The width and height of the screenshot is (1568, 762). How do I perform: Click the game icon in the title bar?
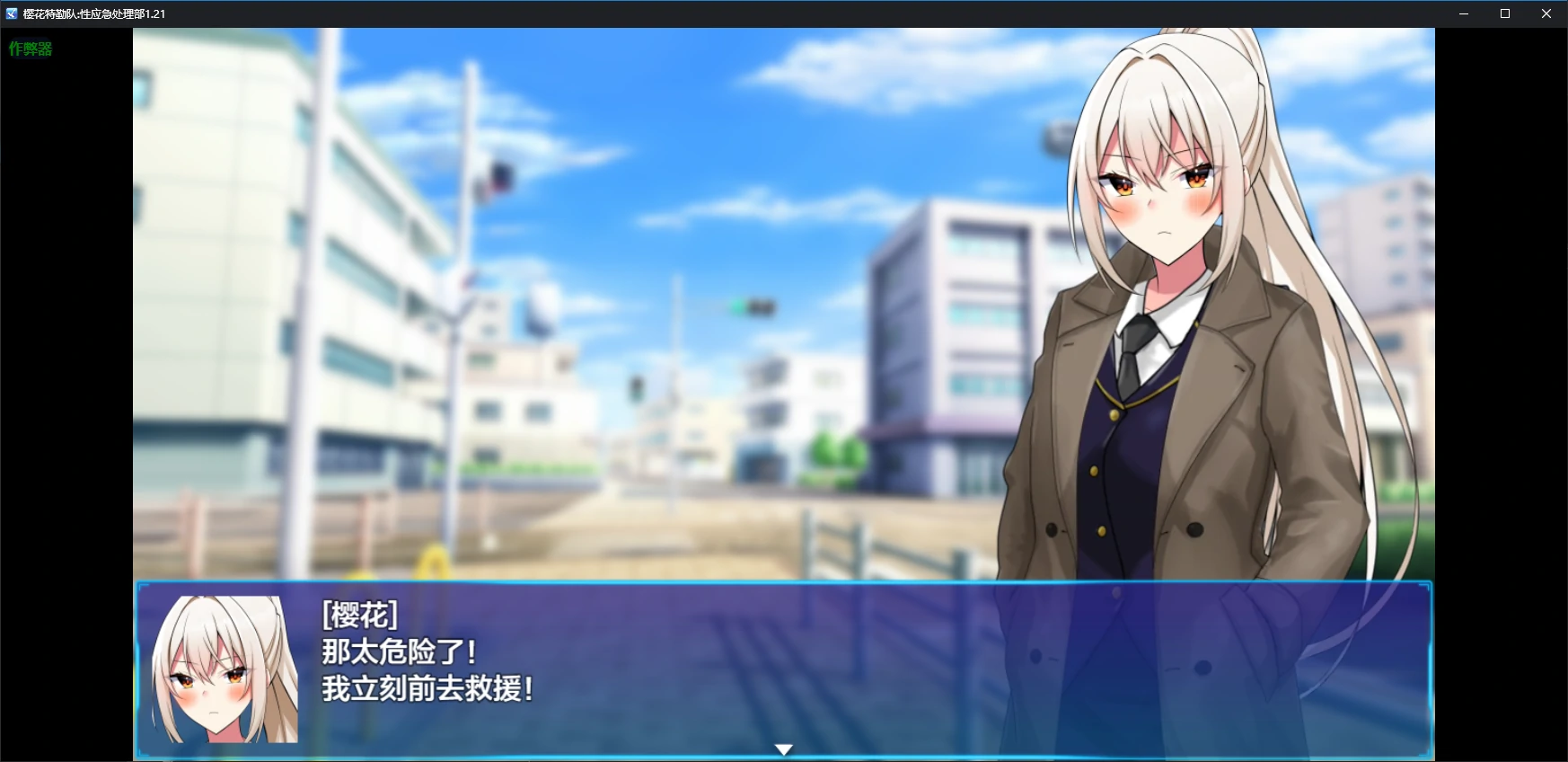click(x=11, y=13)
